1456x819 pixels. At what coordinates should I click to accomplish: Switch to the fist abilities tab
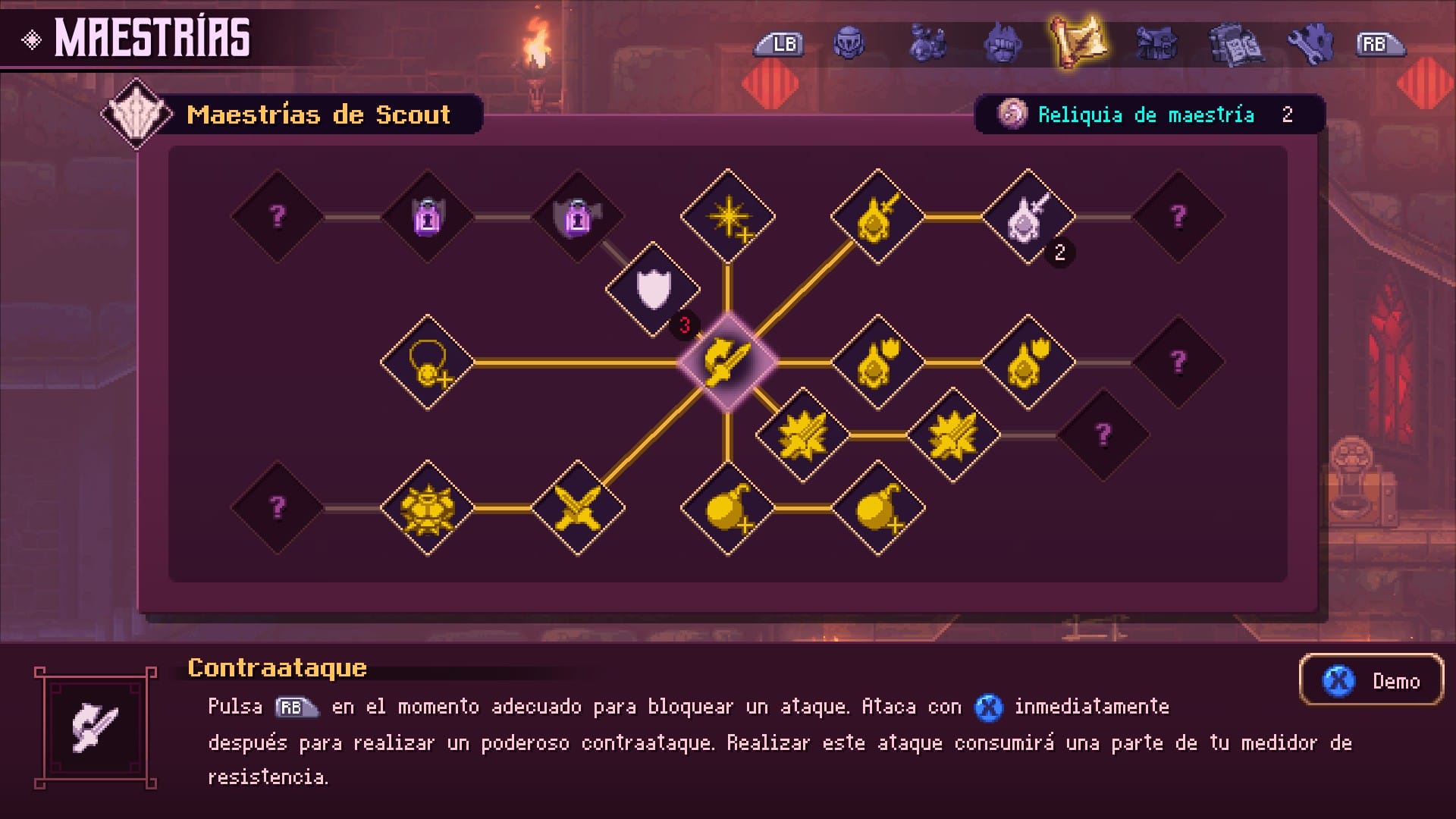coord(1003,44)
